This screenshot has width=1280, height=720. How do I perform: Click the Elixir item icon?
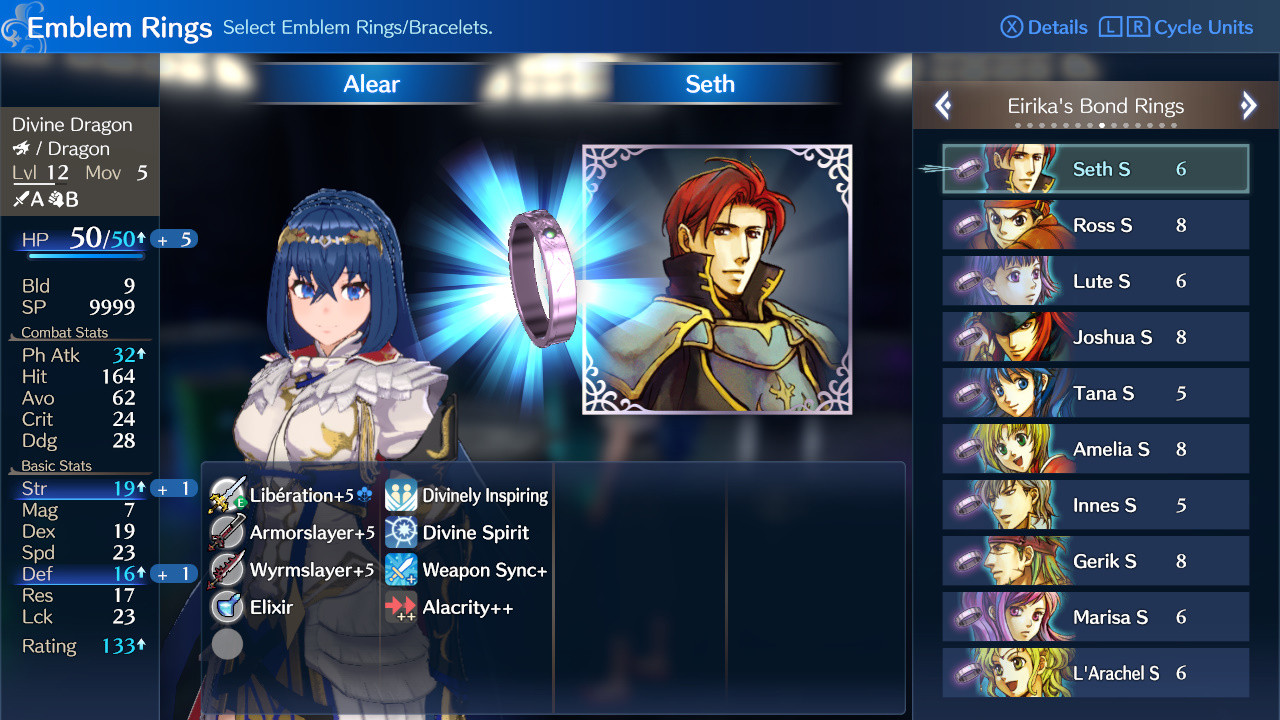click(x=226, y=607)
